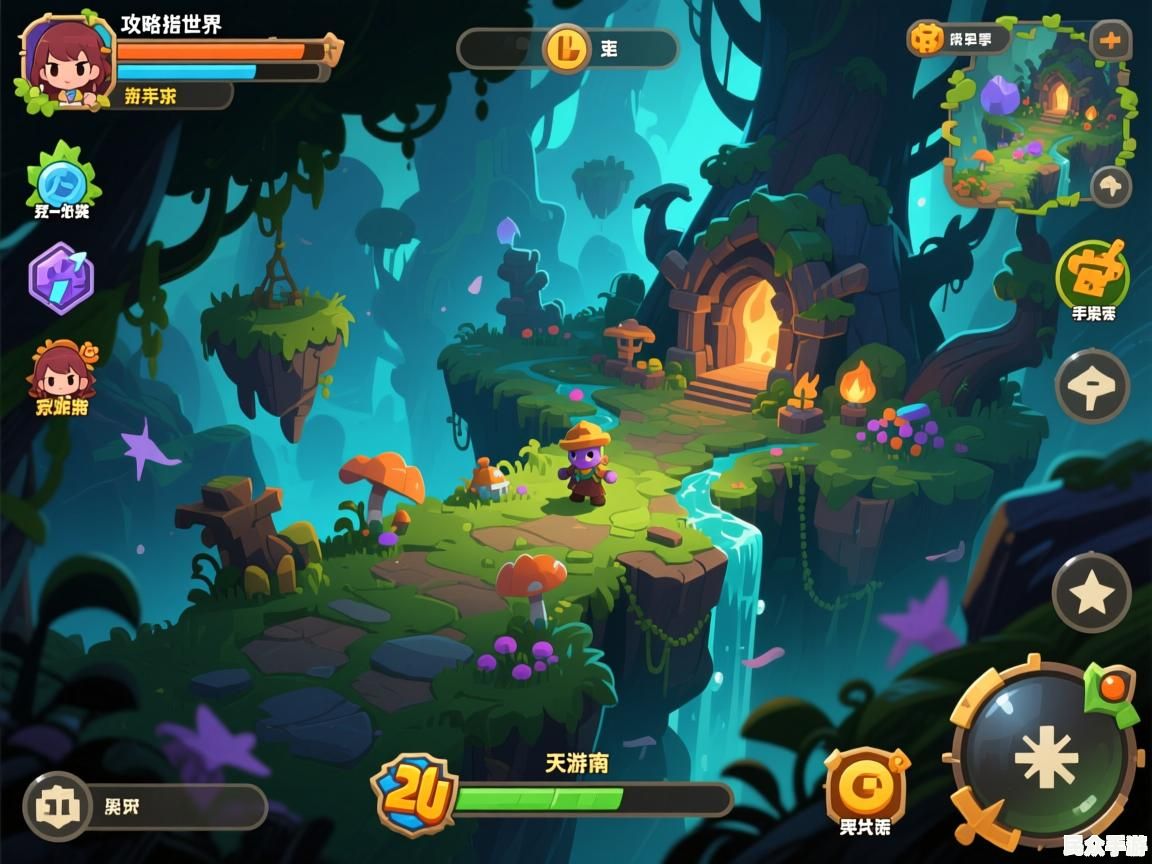Click the gray signpost round button
1152x864 pixels.
click(x=1093, y=386)
